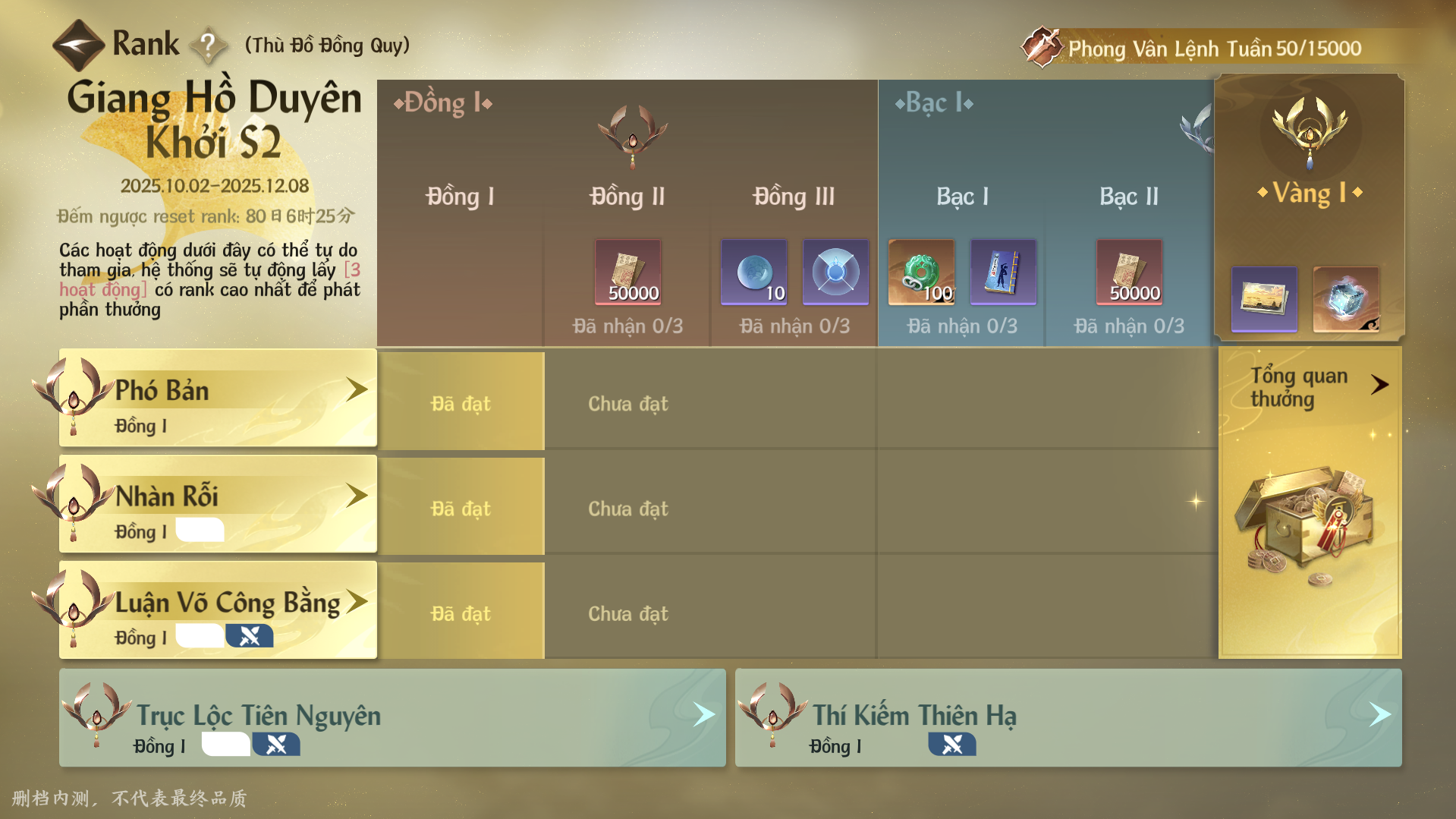The height and width of the screenshot is (819, 1456).
Task: Select the Luận Võ Công Bằng row
Action: click(218, 610)
